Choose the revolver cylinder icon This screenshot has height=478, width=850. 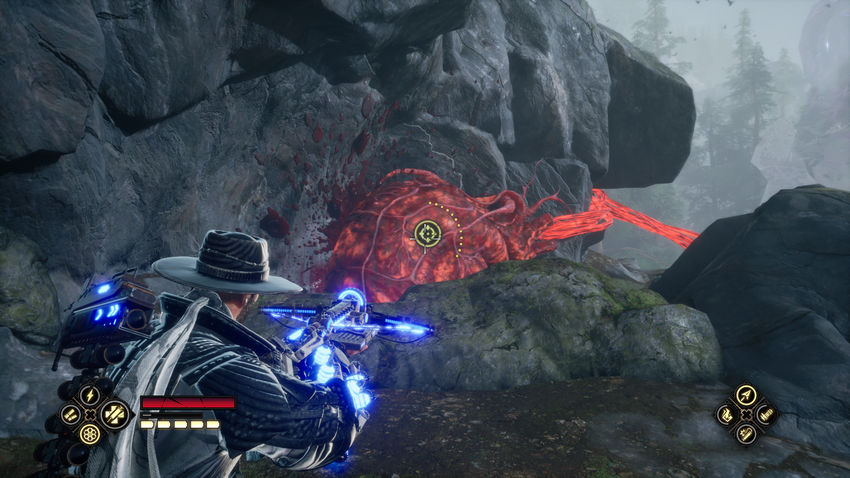(x=90, y=434)
